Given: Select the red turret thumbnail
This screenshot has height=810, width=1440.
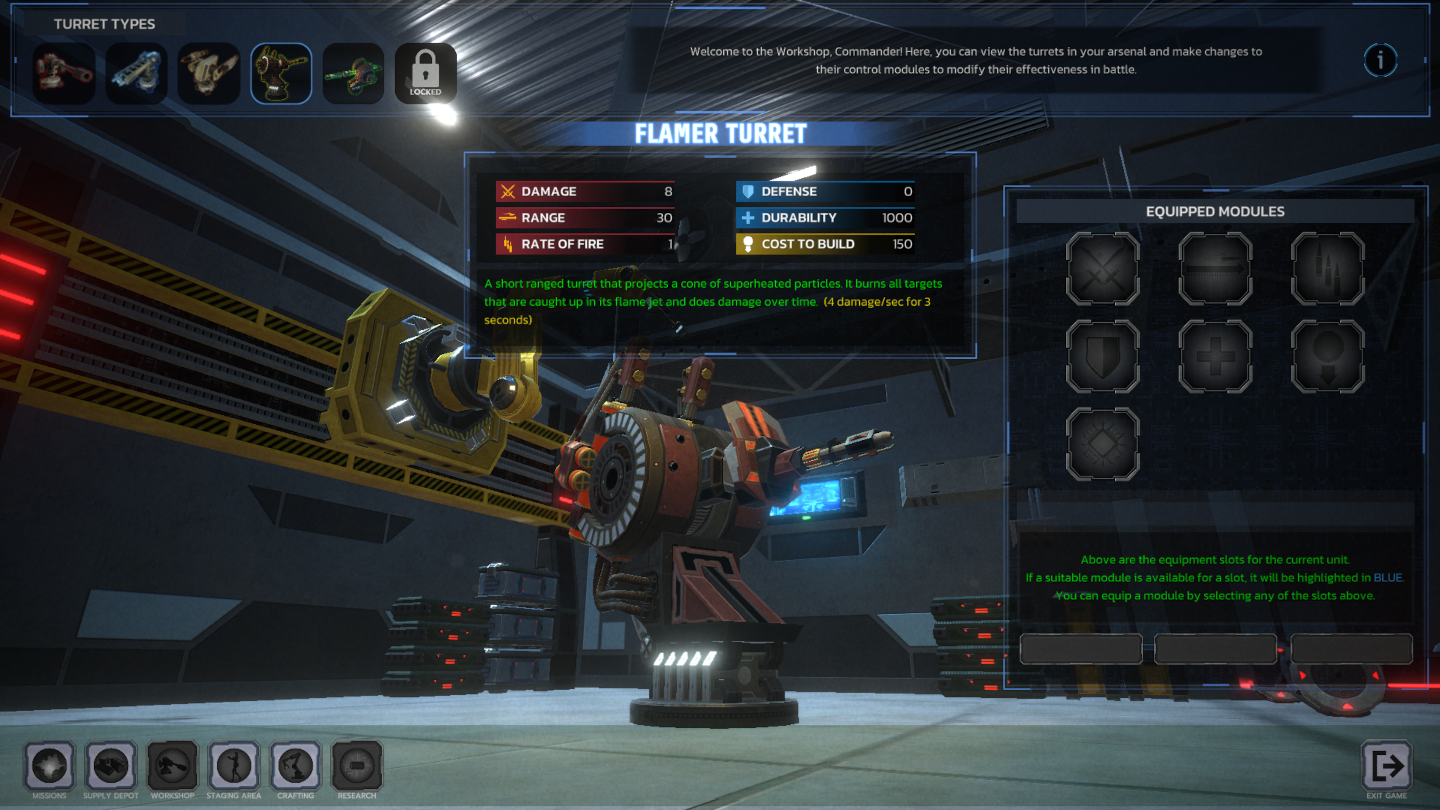Looking at the screenshot, I should tap(64, 74).
